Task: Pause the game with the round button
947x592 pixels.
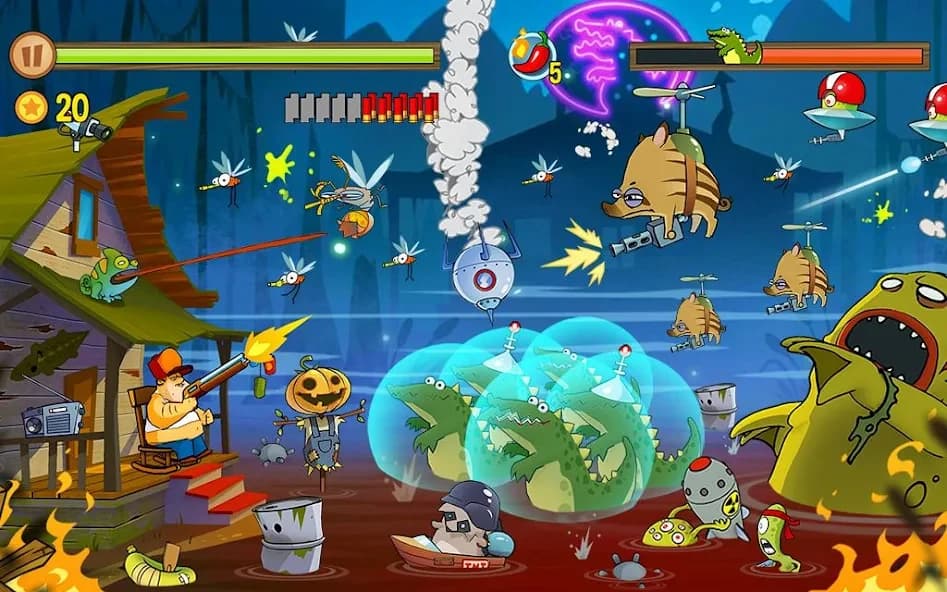Action: click(31, 54)
